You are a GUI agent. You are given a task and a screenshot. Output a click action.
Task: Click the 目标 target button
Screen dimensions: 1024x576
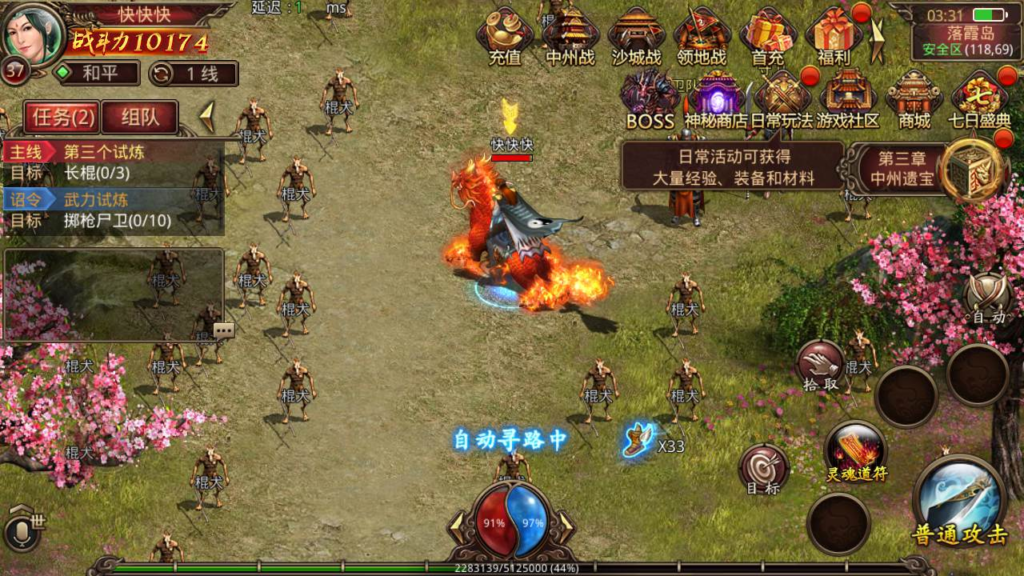click(763, 470)
